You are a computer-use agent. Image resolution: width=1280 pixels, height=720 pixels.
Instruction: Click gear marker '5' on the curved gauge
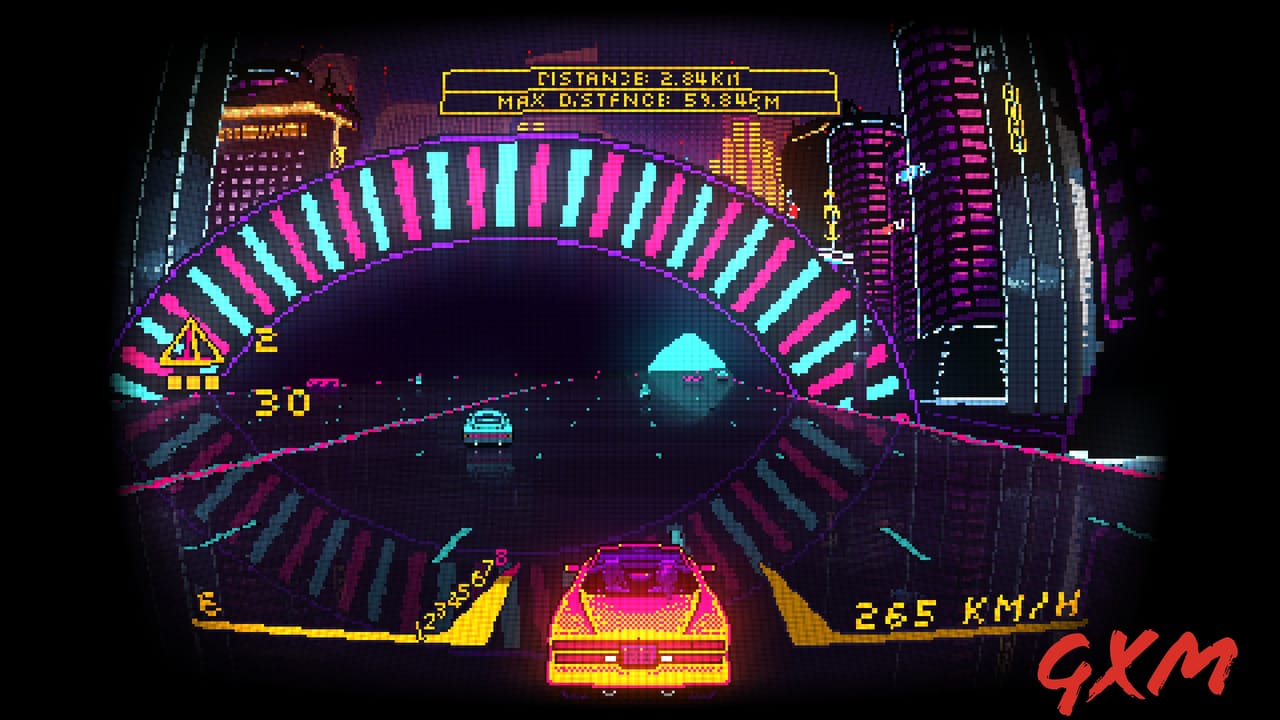[x=465, y=593]
